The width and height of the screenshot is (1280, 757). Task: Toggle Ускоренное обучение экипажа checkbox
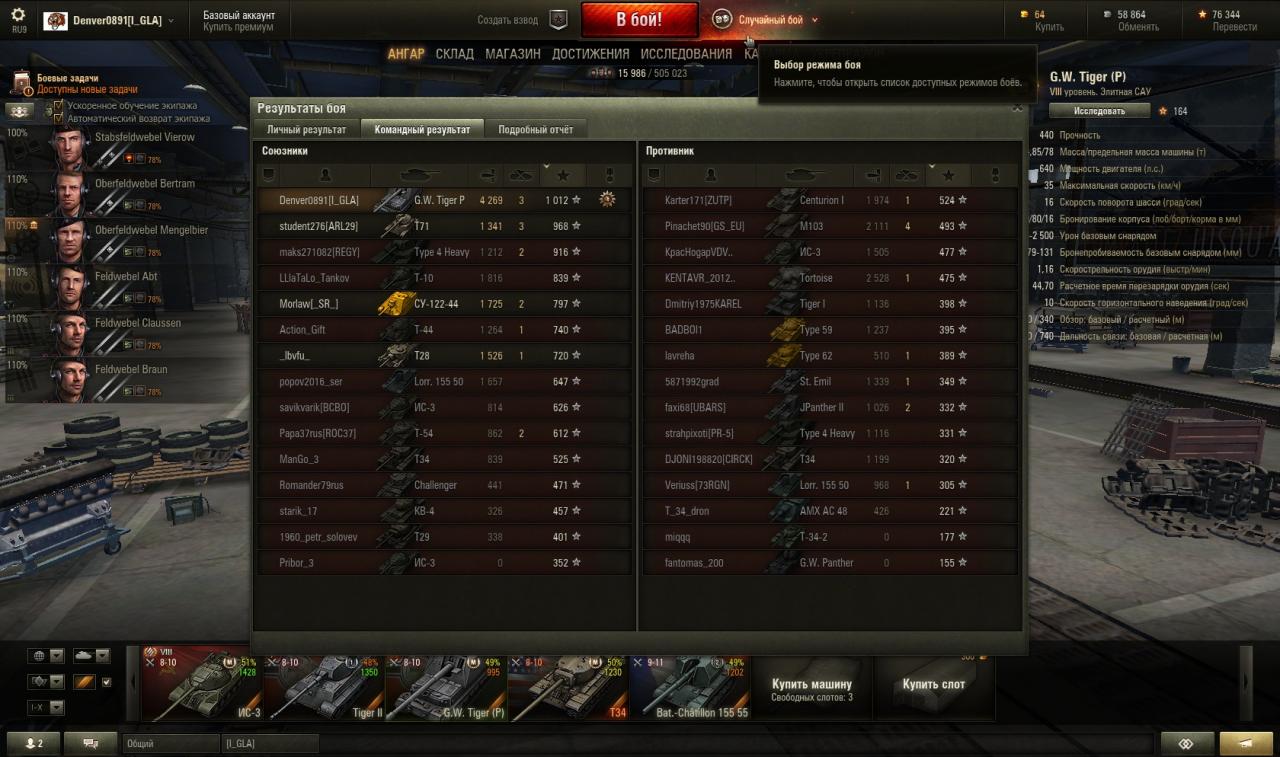(58, 105)
